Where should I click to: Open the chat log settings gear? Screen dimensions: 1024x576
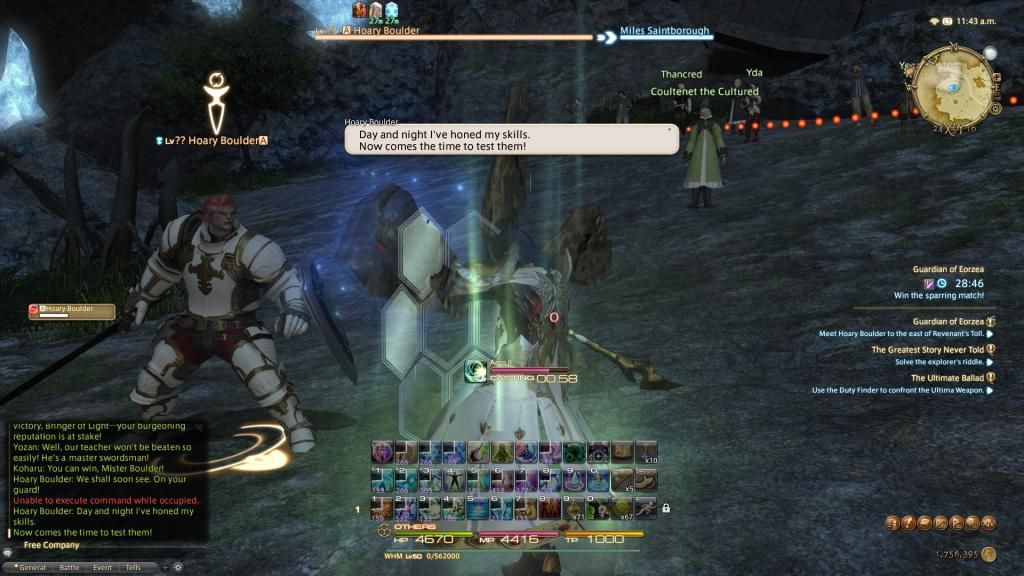click(x=177, y=566)
